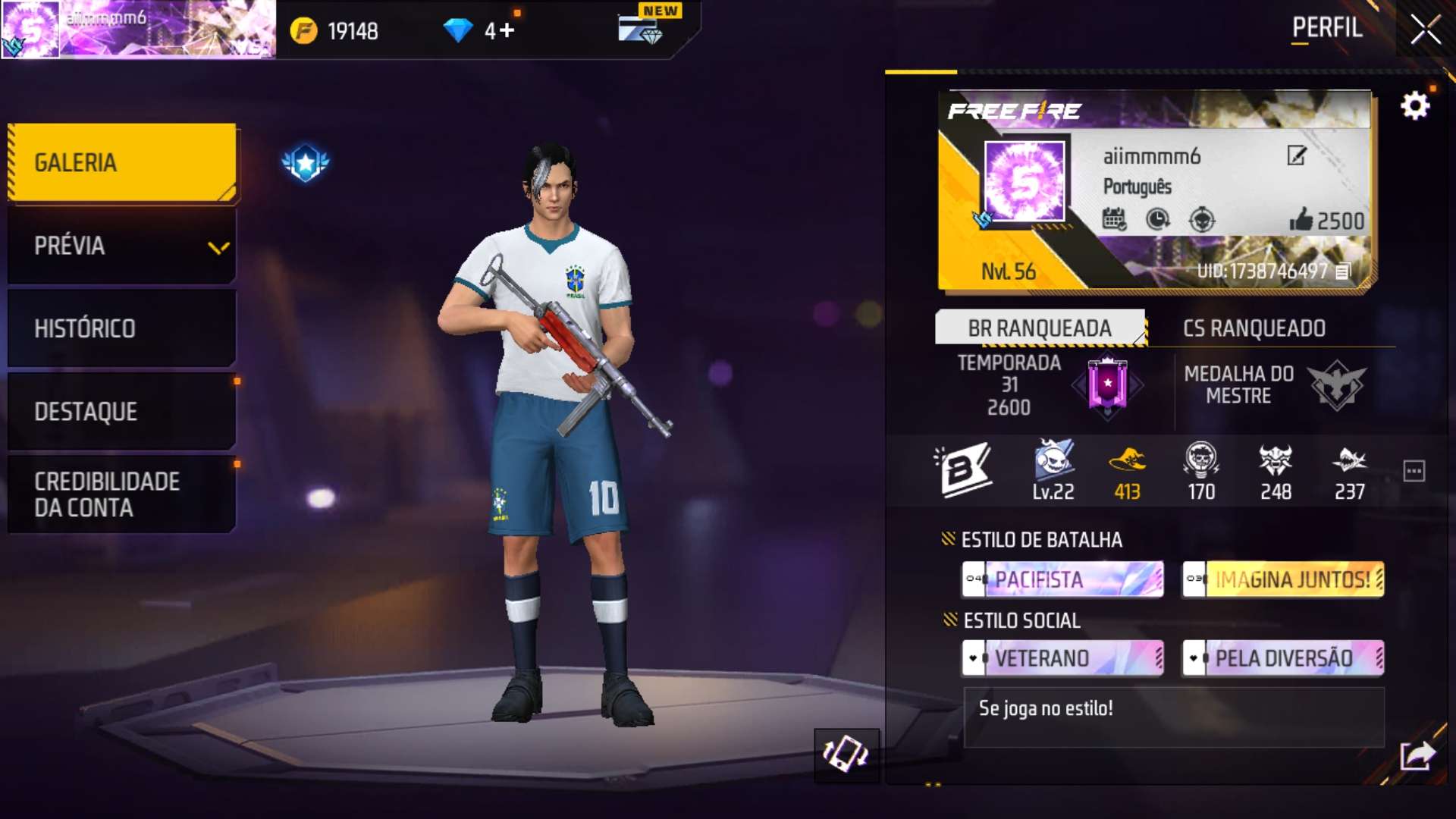Copy the player UID
This screenshot has height=819, width=1456.
coord(1343,271)
